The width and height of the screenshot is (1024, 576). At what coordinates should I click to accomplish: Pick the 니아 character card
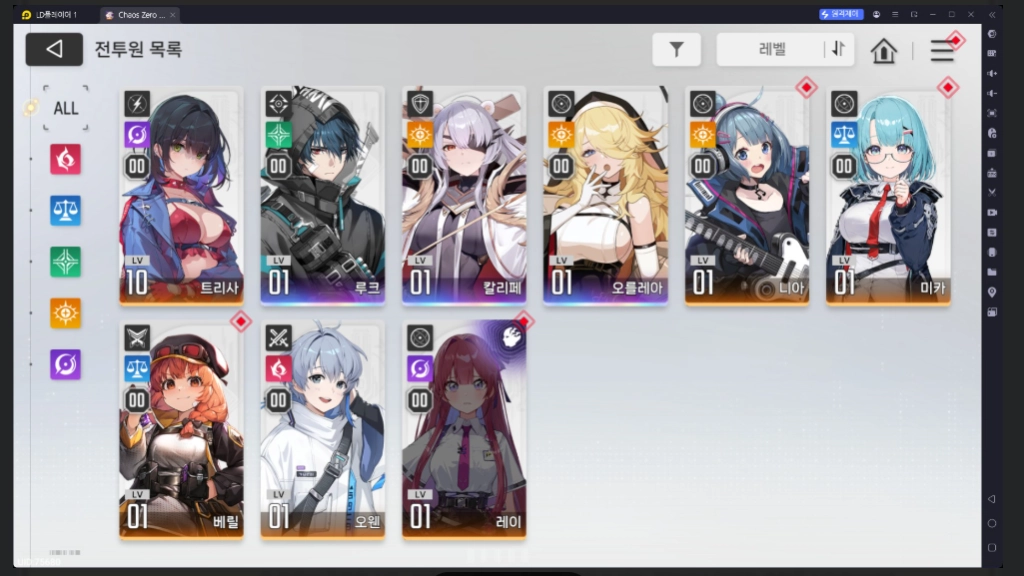(x=746, y=197)
